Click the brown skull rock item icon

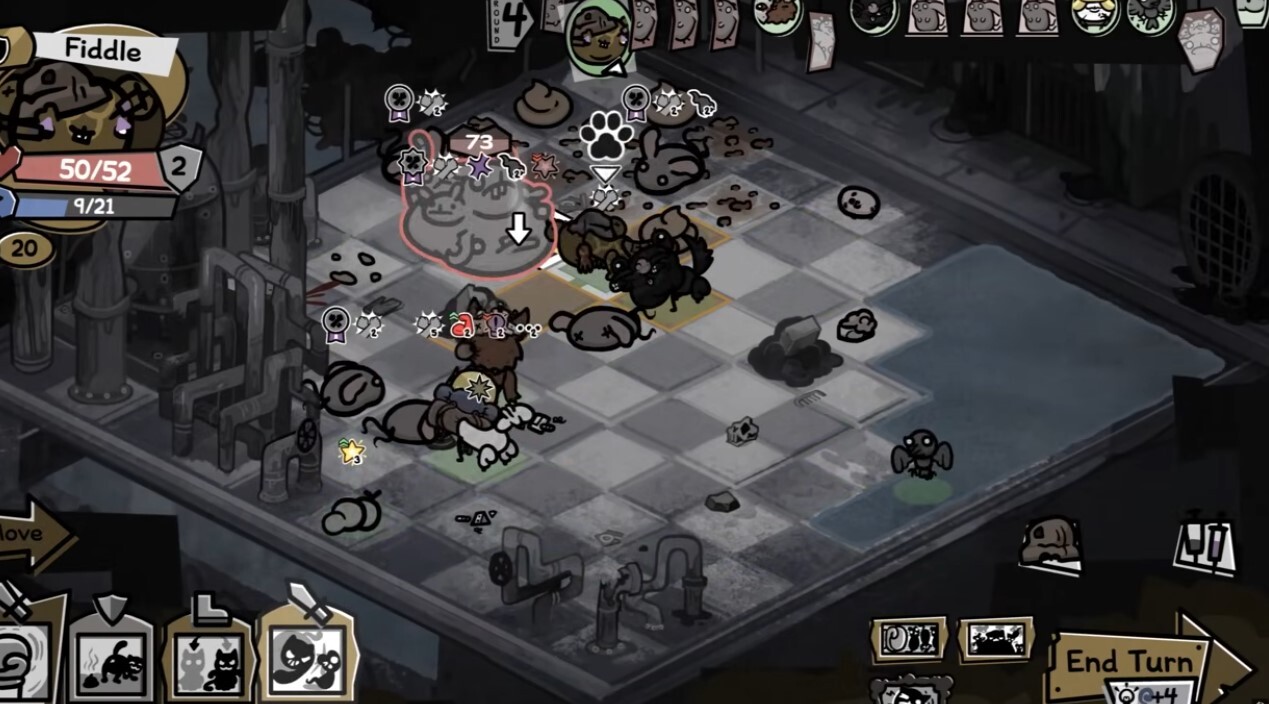click(x=1050, y=544)
